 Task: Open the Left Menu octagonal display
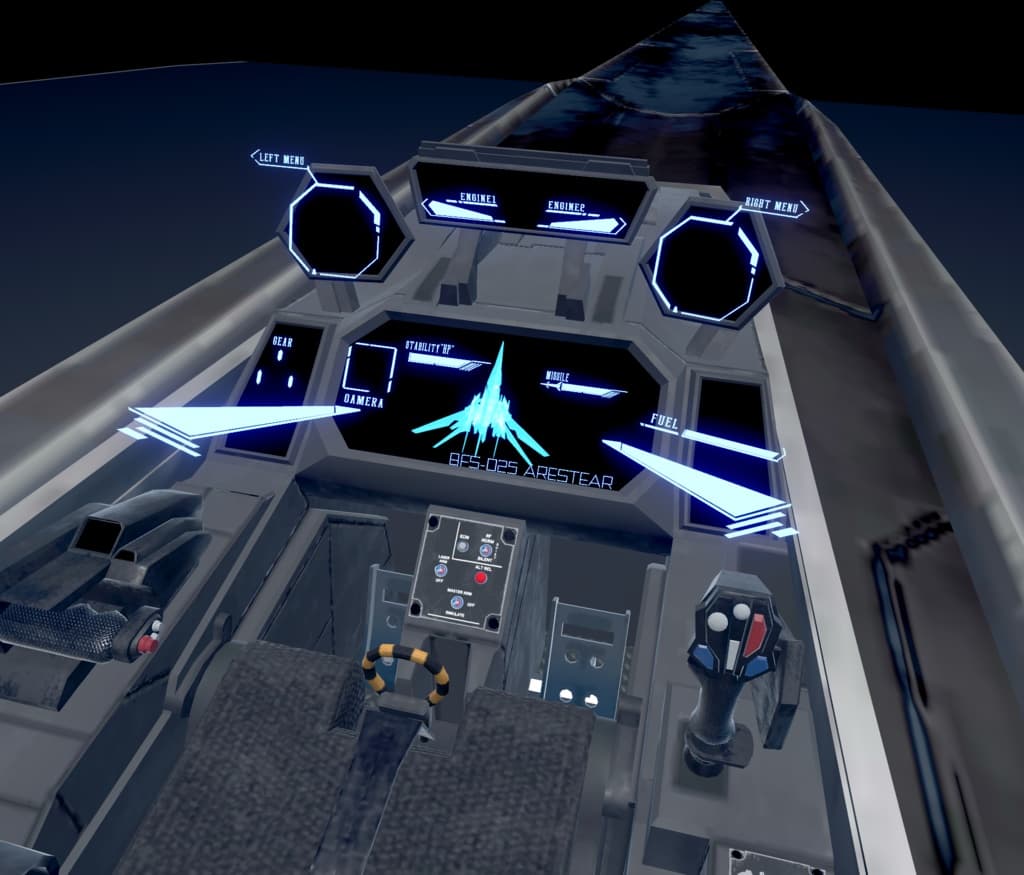(337, 223)
